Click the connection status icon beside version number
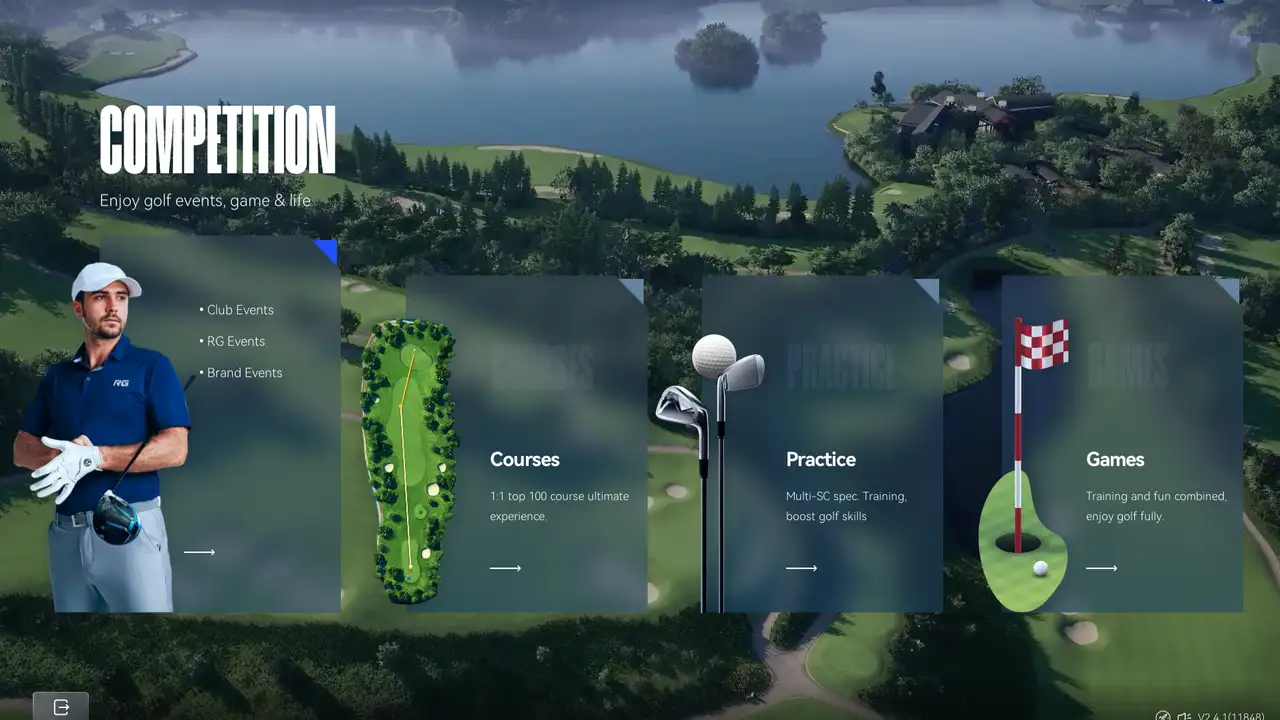This screenshot has width=1280, height=720. tap(1184, 716)
